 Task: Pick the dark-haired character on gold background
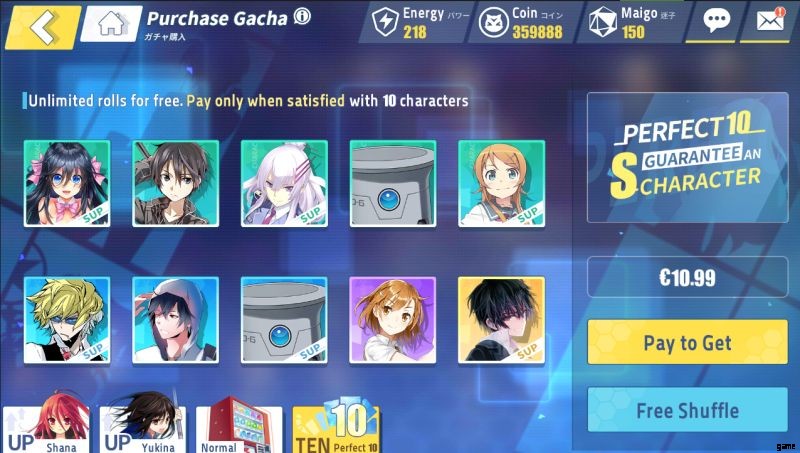(501, 319)
